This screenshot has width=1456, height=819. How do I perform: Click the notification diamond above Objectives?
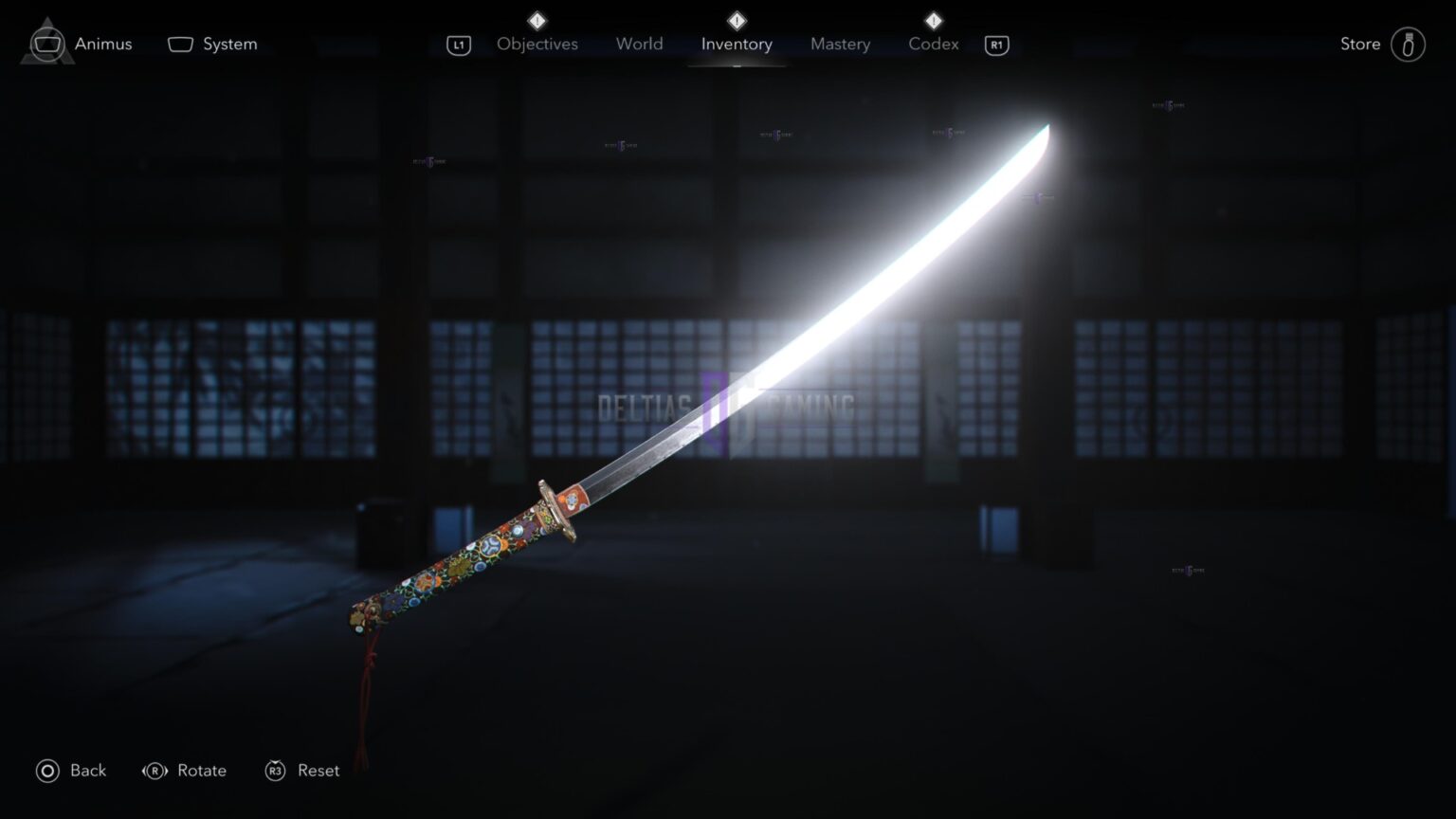tap(537, 19)
